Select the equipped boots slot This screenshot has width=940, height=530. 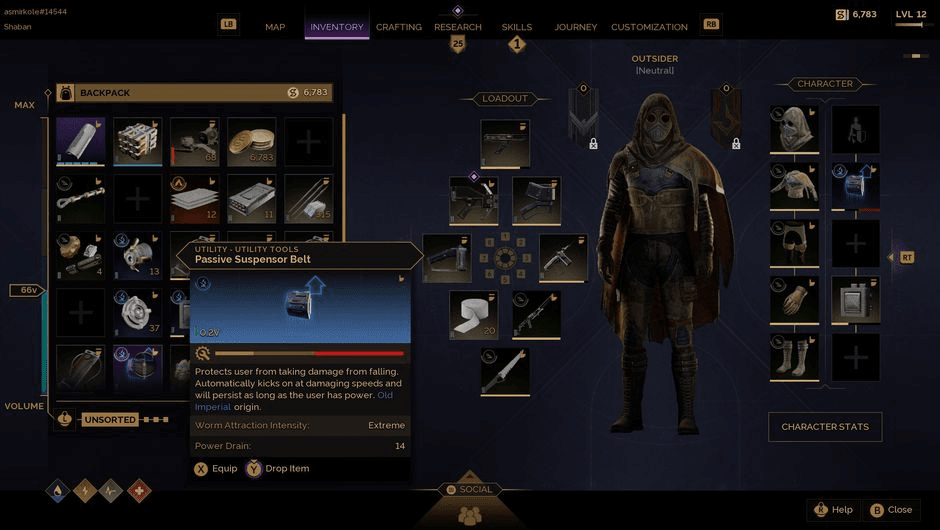(x=795, y=357)
